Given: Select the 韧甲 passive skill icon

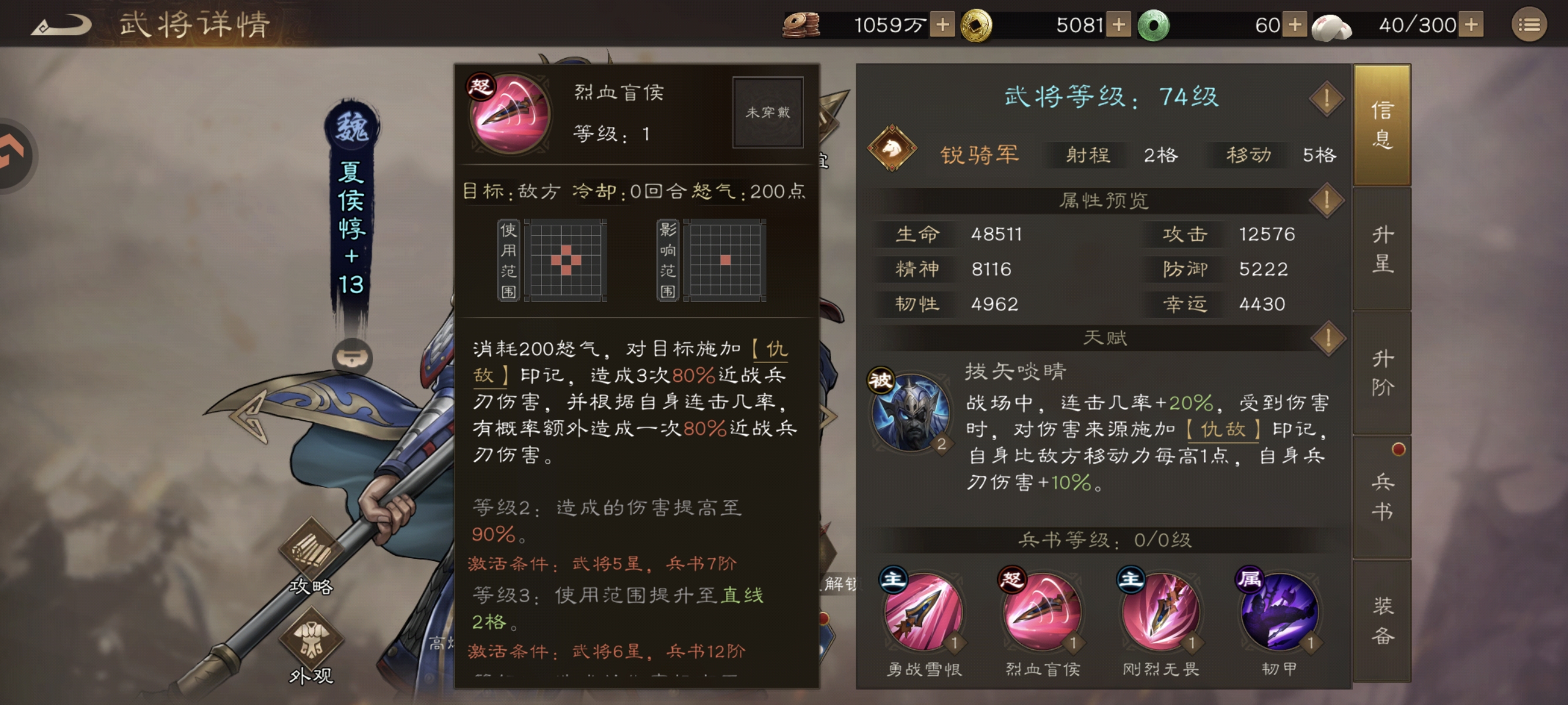Looking at the screenshot, I should point(1278,614).
